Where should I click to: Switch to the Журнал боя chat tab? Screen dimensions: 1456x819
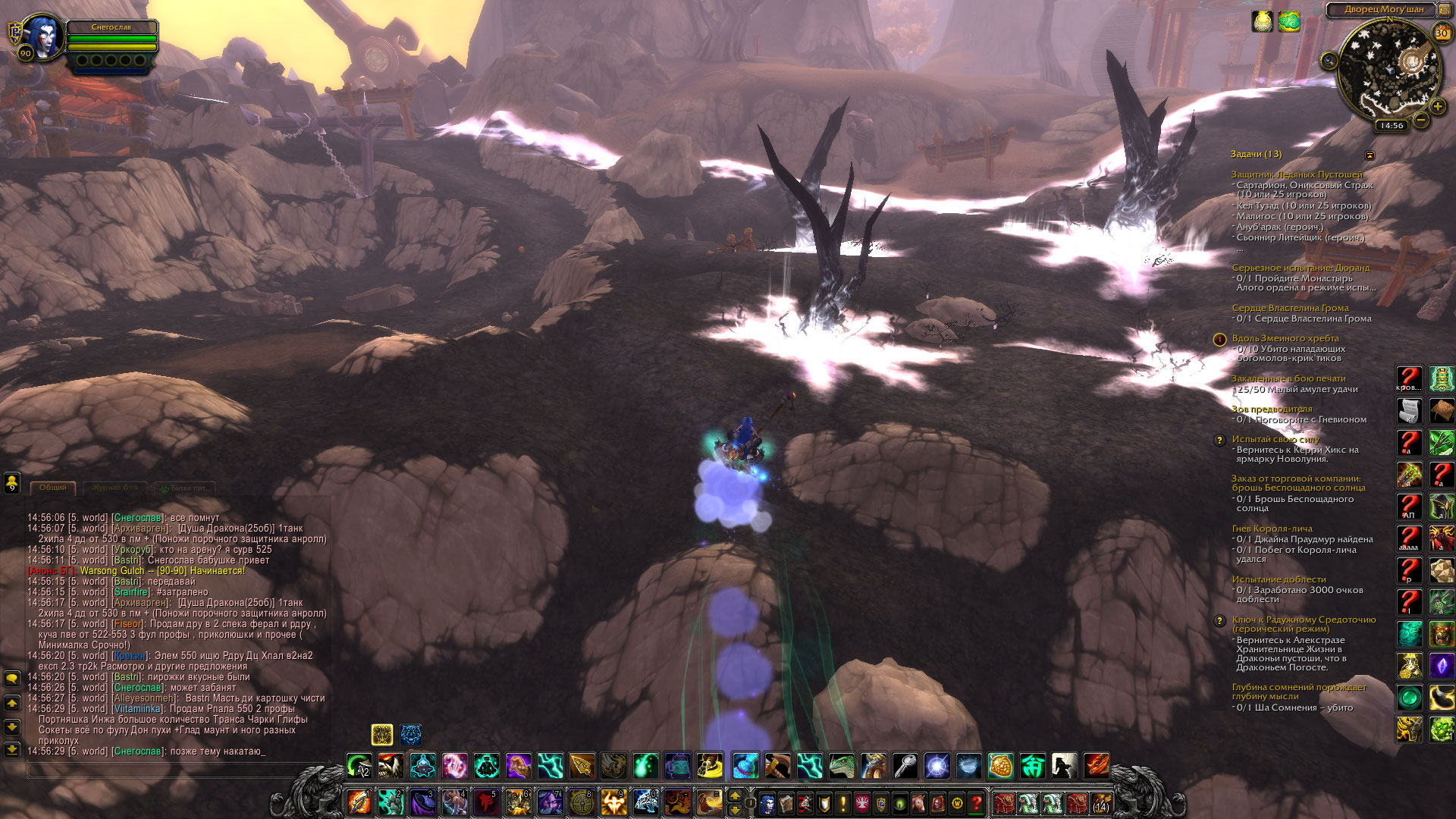click(115, 488)
